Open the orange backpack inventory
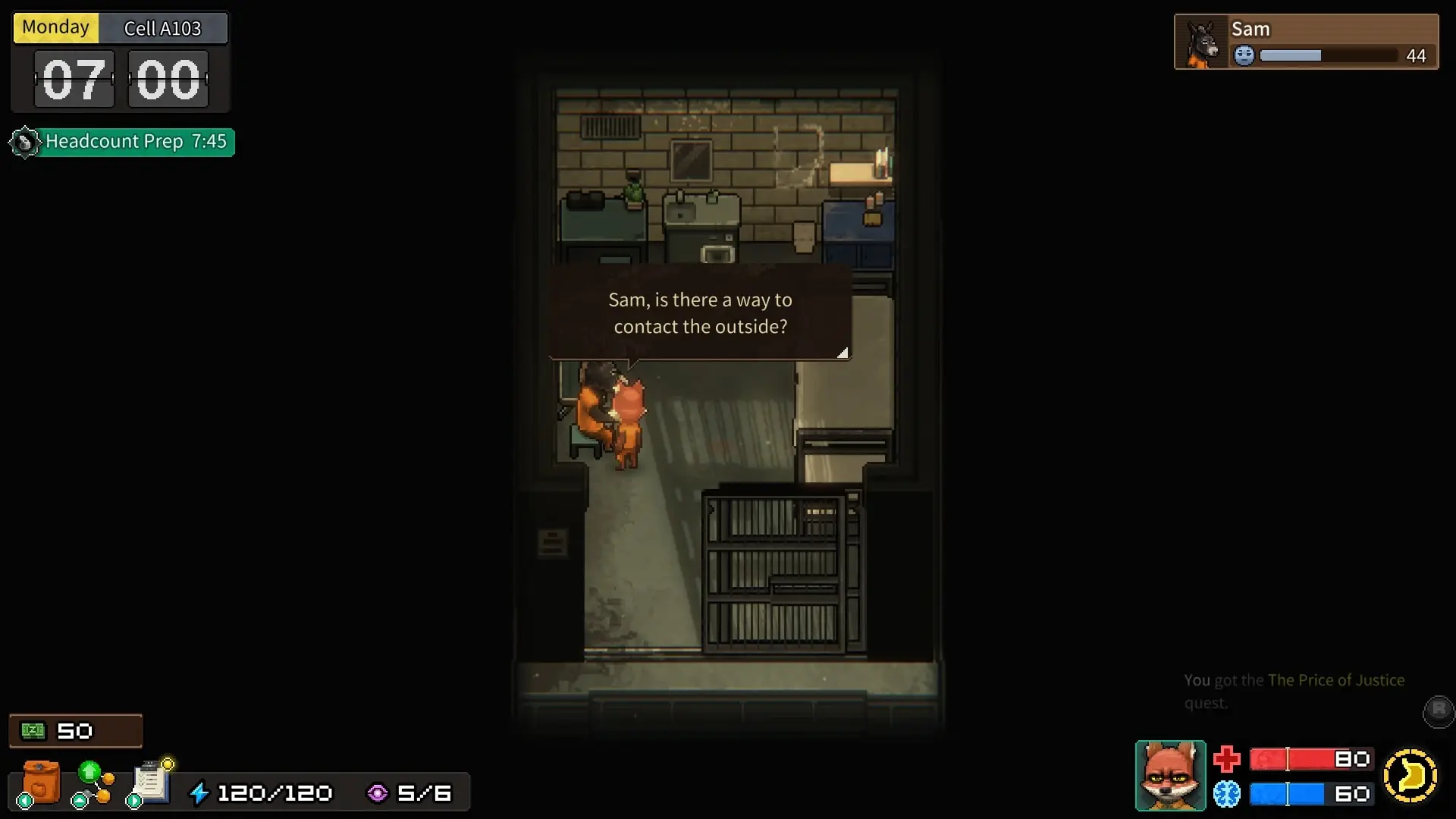The image size is (1456, 819). click(40, 781)
